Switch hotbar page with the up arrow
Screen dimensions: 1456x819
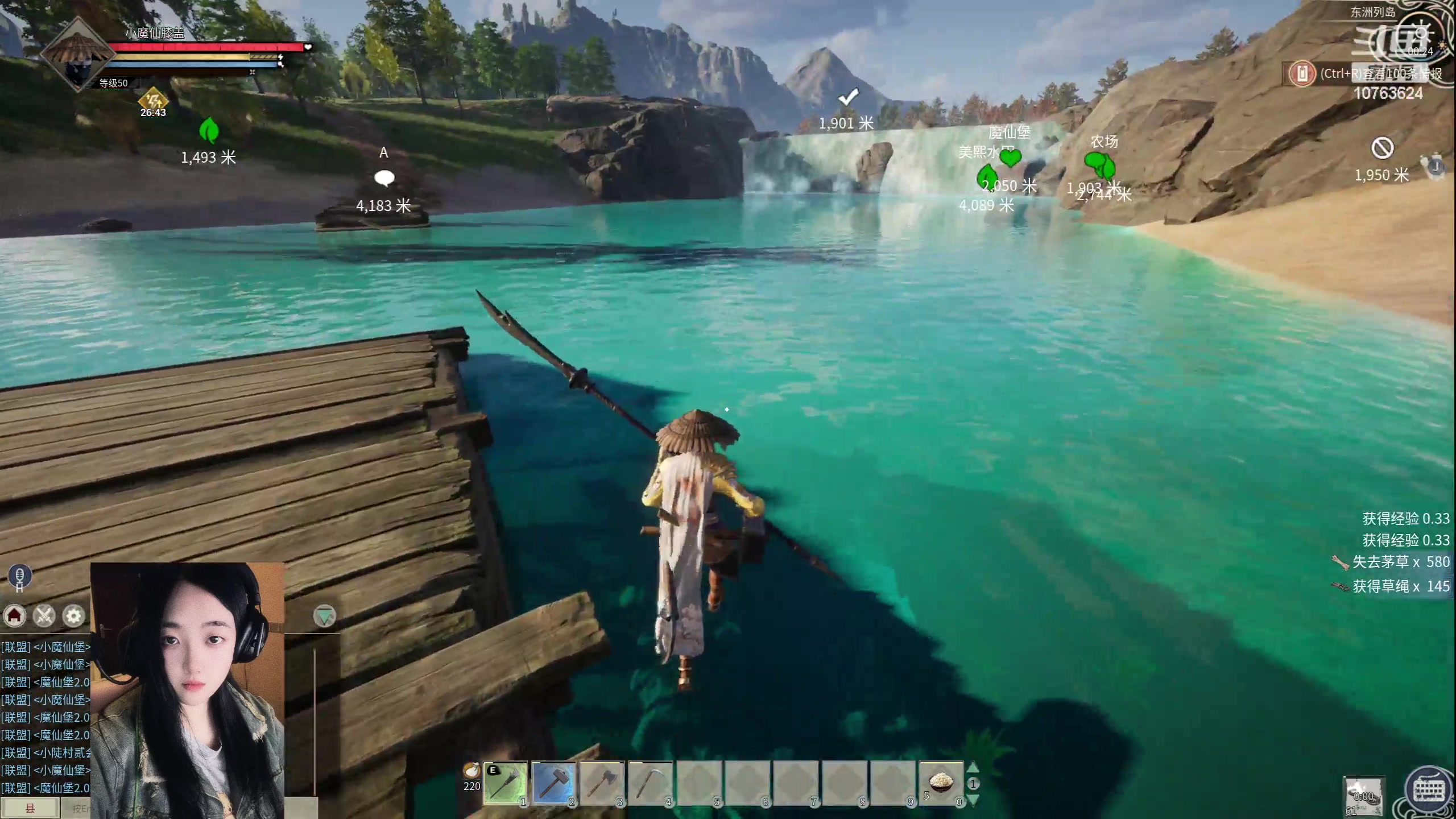[x=973, y=768]
